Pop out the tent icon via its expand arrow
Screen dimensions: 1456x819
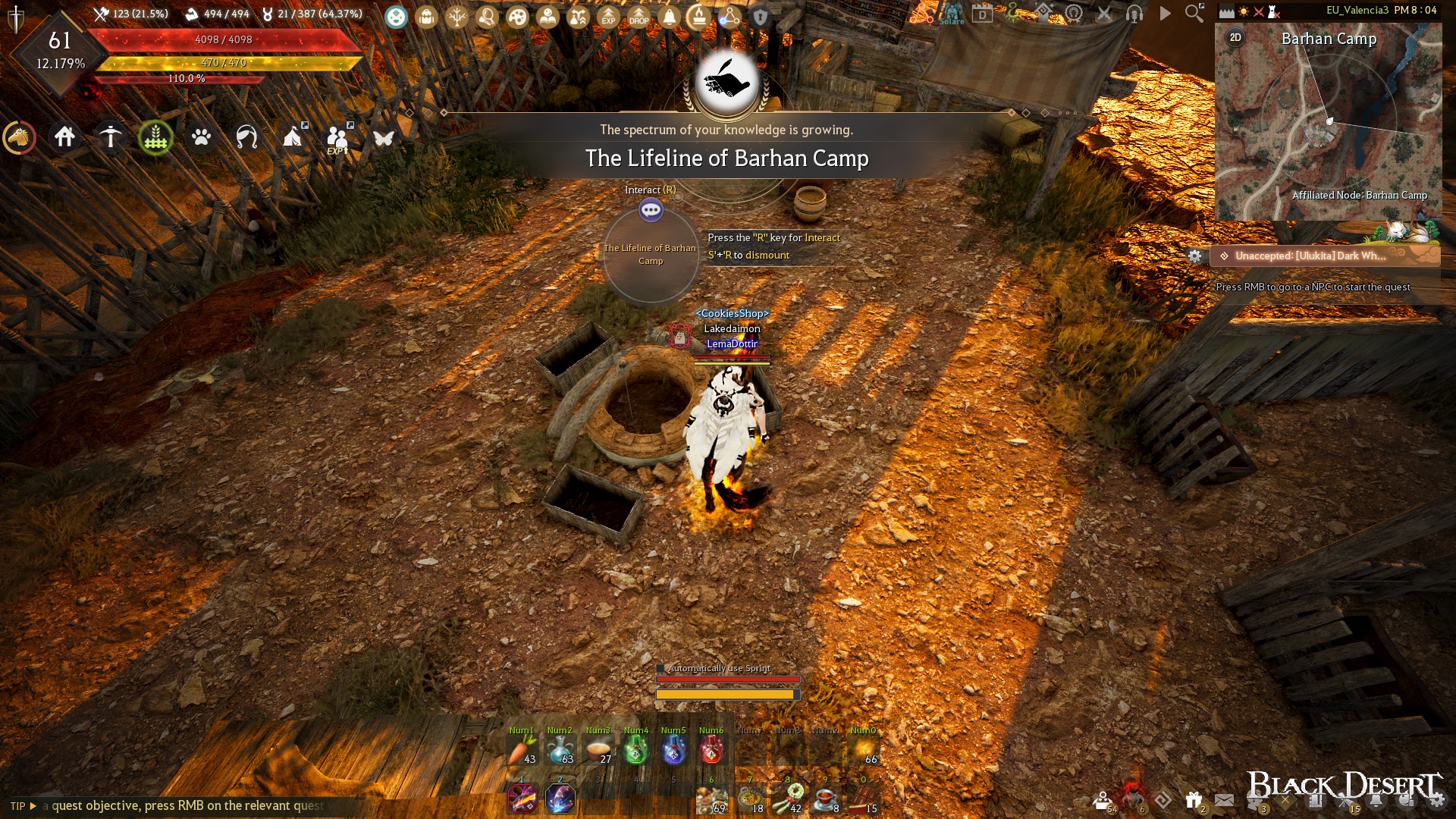[x=305, y=125]
